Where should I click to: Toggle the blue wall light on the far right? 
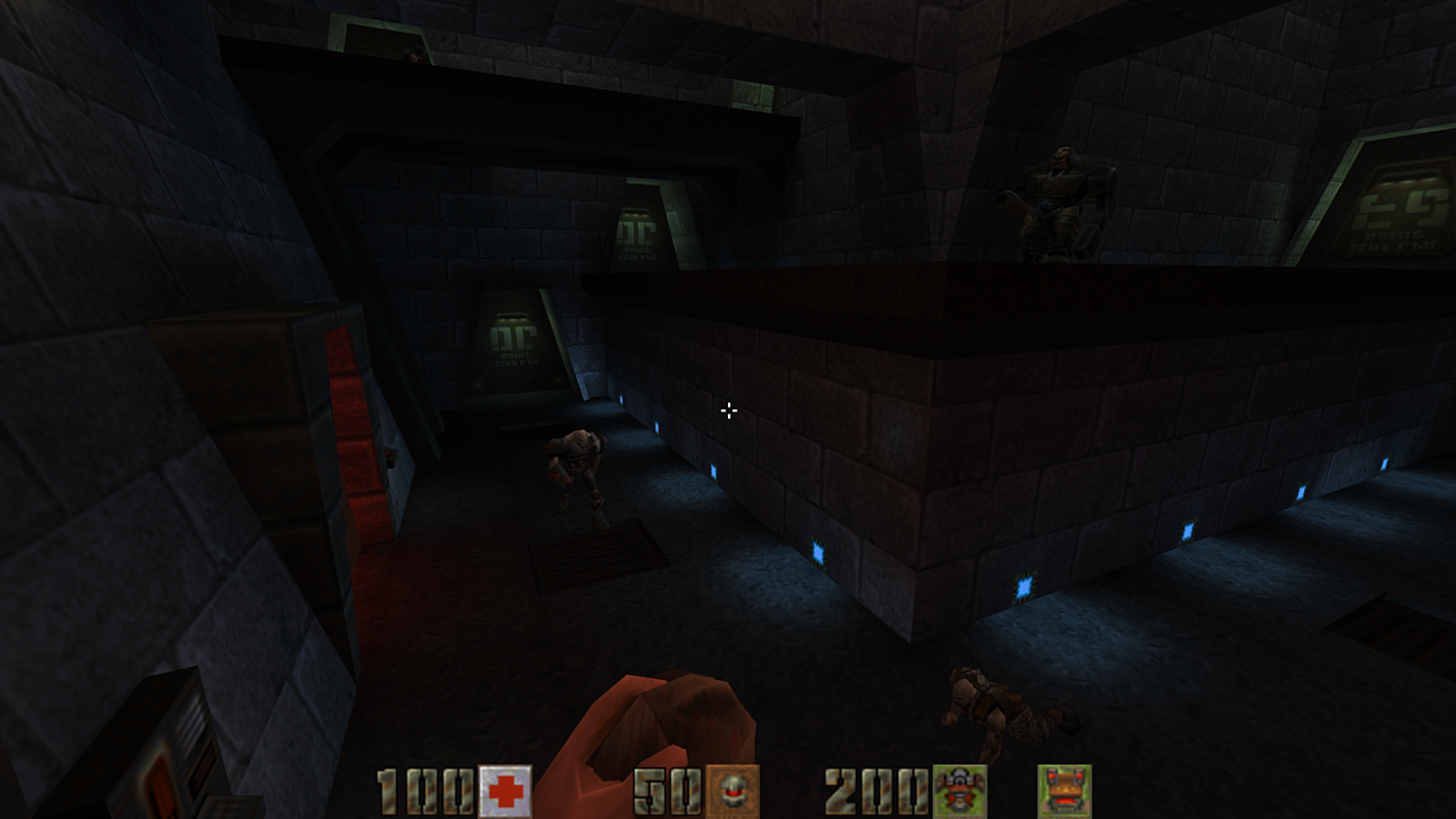[1382, 464]
